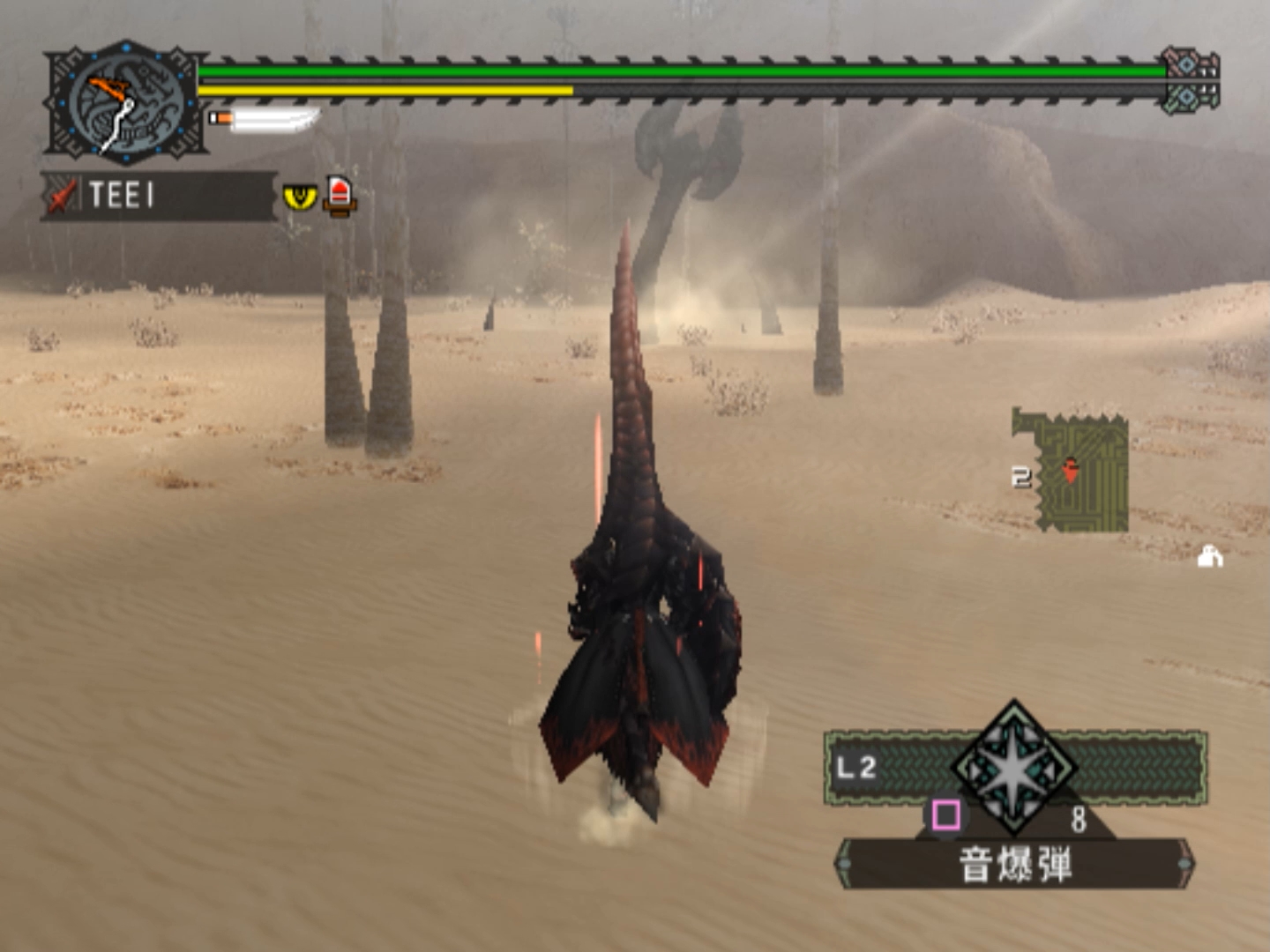Click the white camp icon below minimap
The height and width of the screenshot is (952, 1270).
[x=1210, y=556]
